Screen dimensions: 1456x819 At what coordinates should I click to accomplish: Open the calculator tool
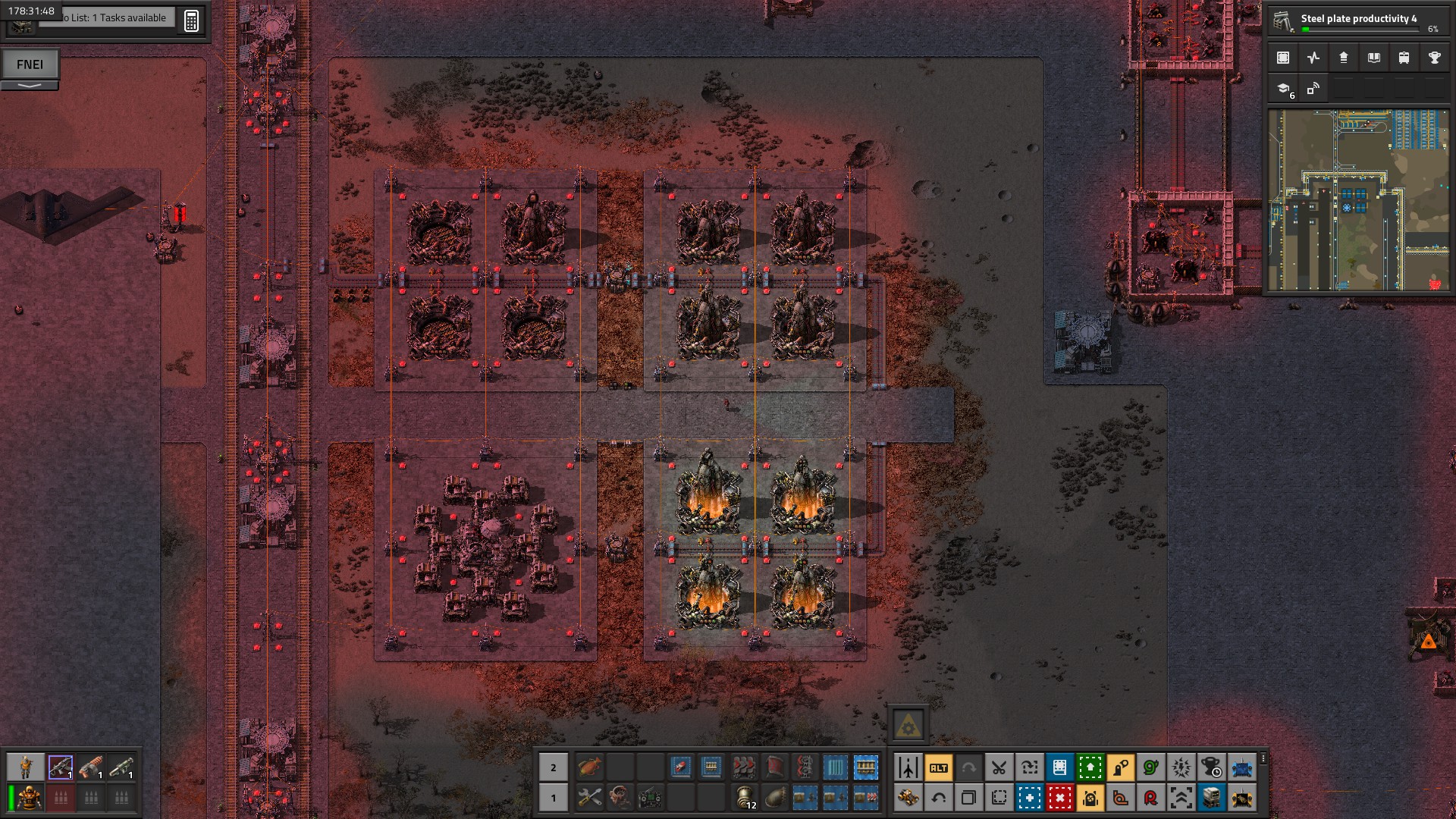[x=191, y=20]
